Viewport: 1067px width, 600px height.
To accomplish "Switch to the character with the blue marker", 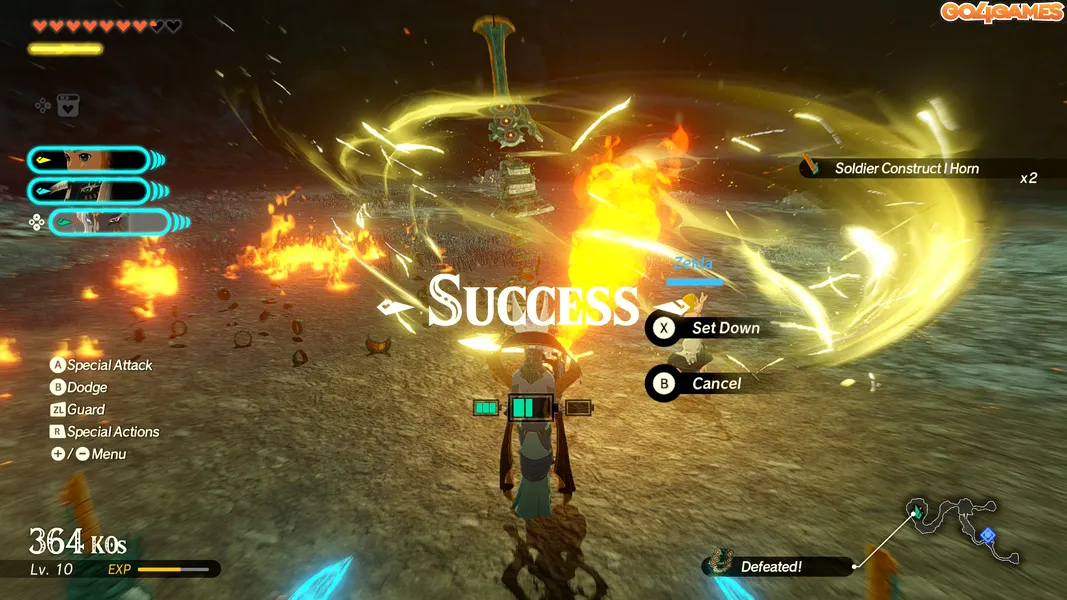I will (x=88, y=191).
